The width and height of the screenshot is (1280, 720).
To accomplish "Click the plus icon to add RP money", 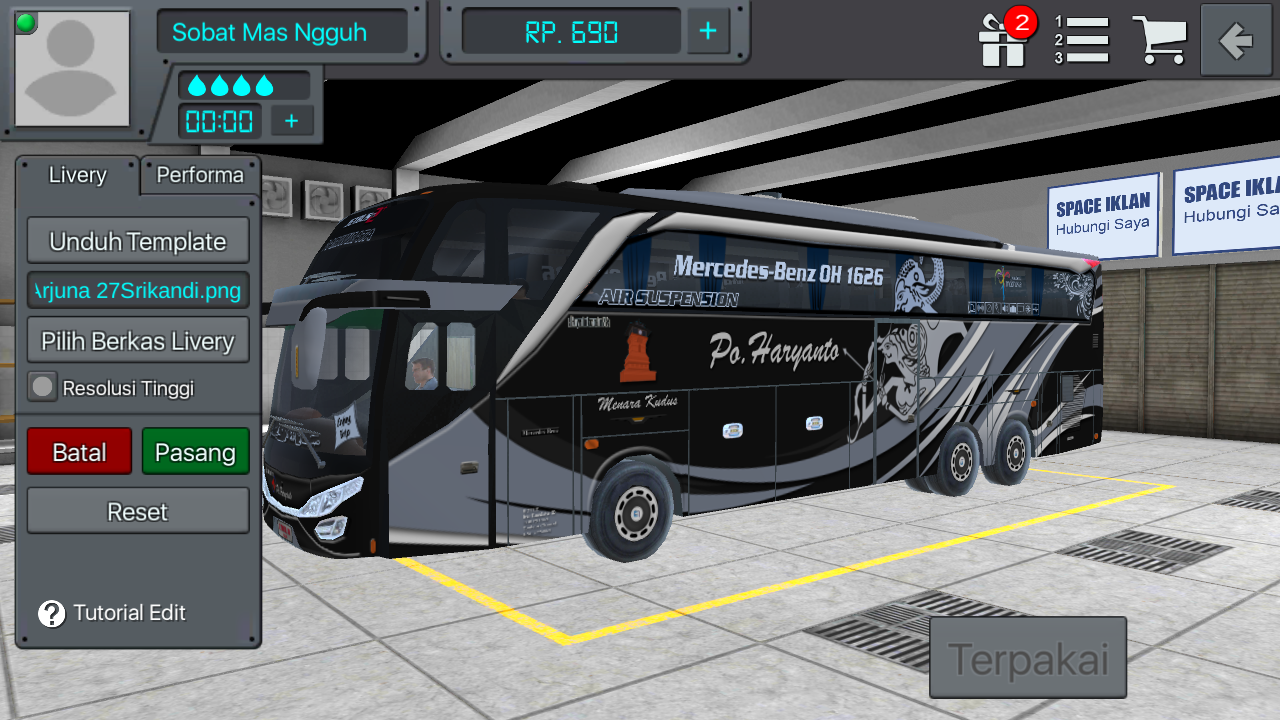I will 708,31.
